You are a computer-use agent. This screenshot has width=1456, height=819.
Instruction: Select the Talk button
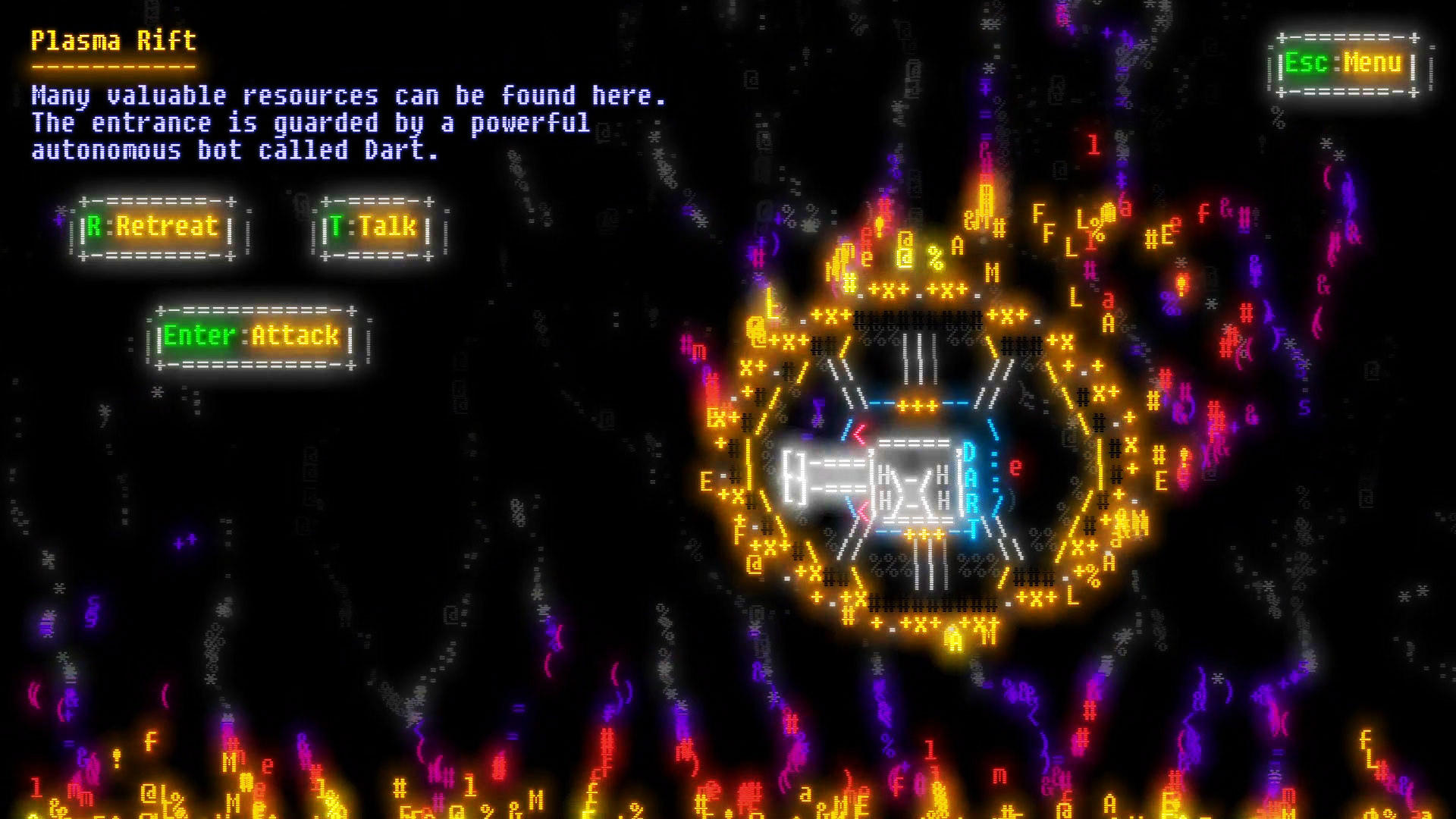pyautogui.click(x=375, y=227)
